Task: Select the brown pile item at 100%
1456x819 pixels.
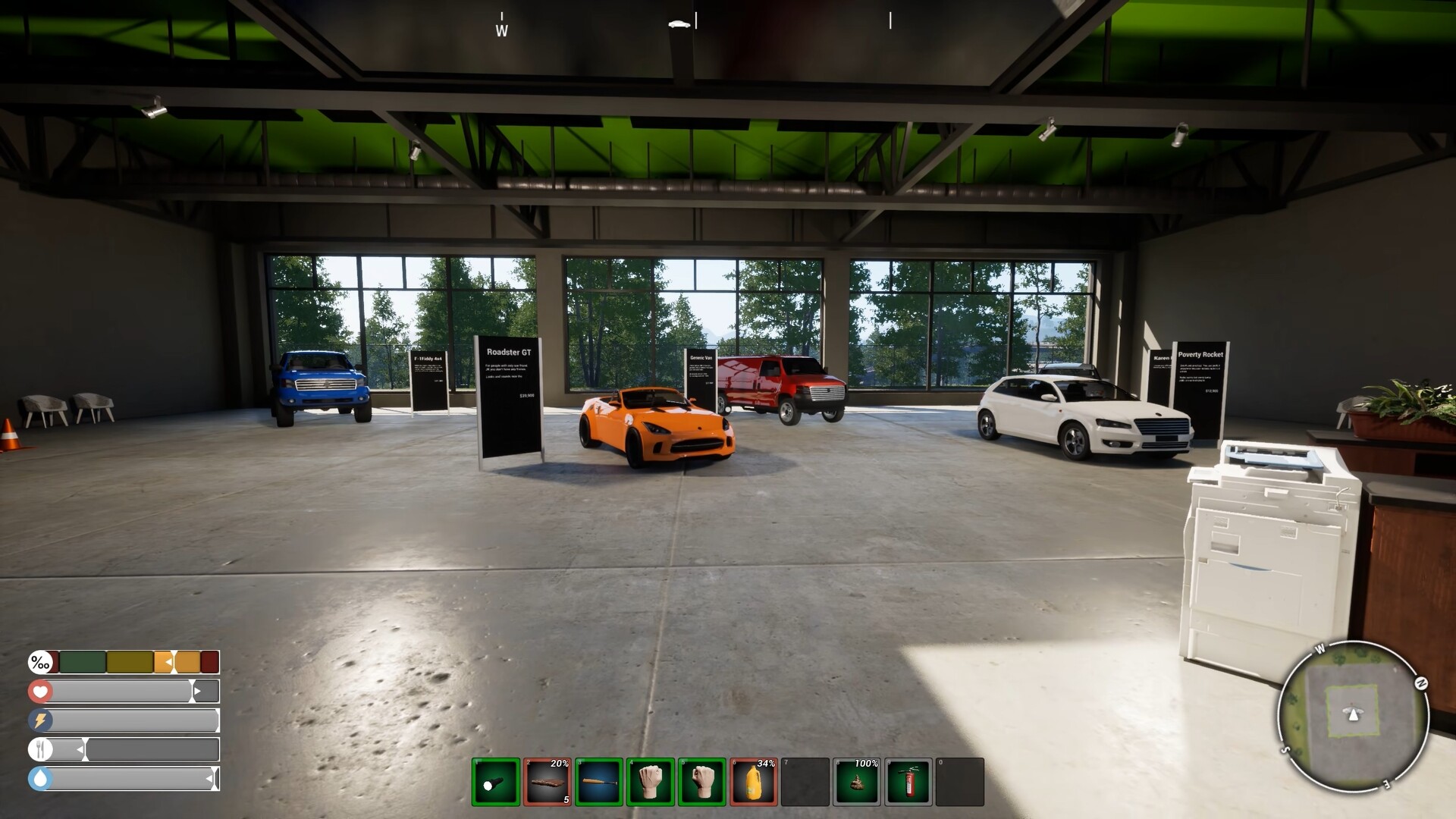Action: tap(857, 782)
